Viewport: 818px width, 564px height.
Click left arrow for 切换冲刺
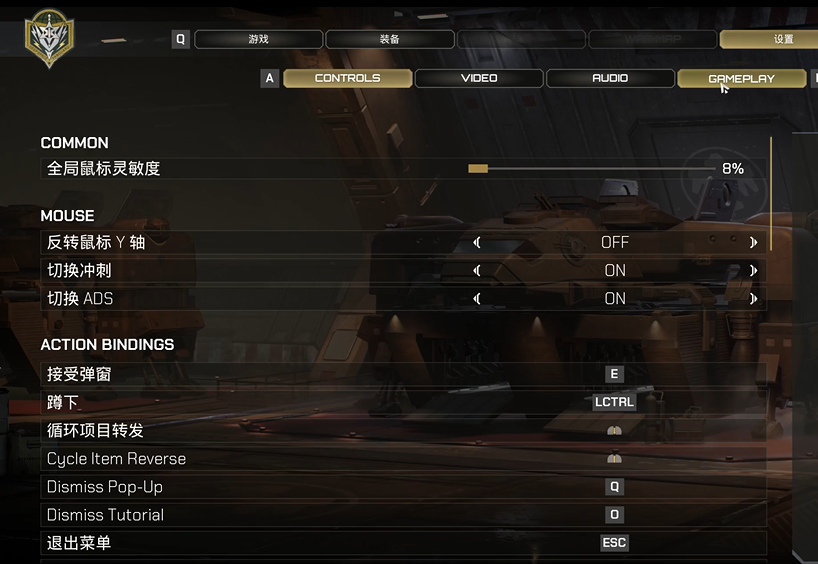point(477,270)
